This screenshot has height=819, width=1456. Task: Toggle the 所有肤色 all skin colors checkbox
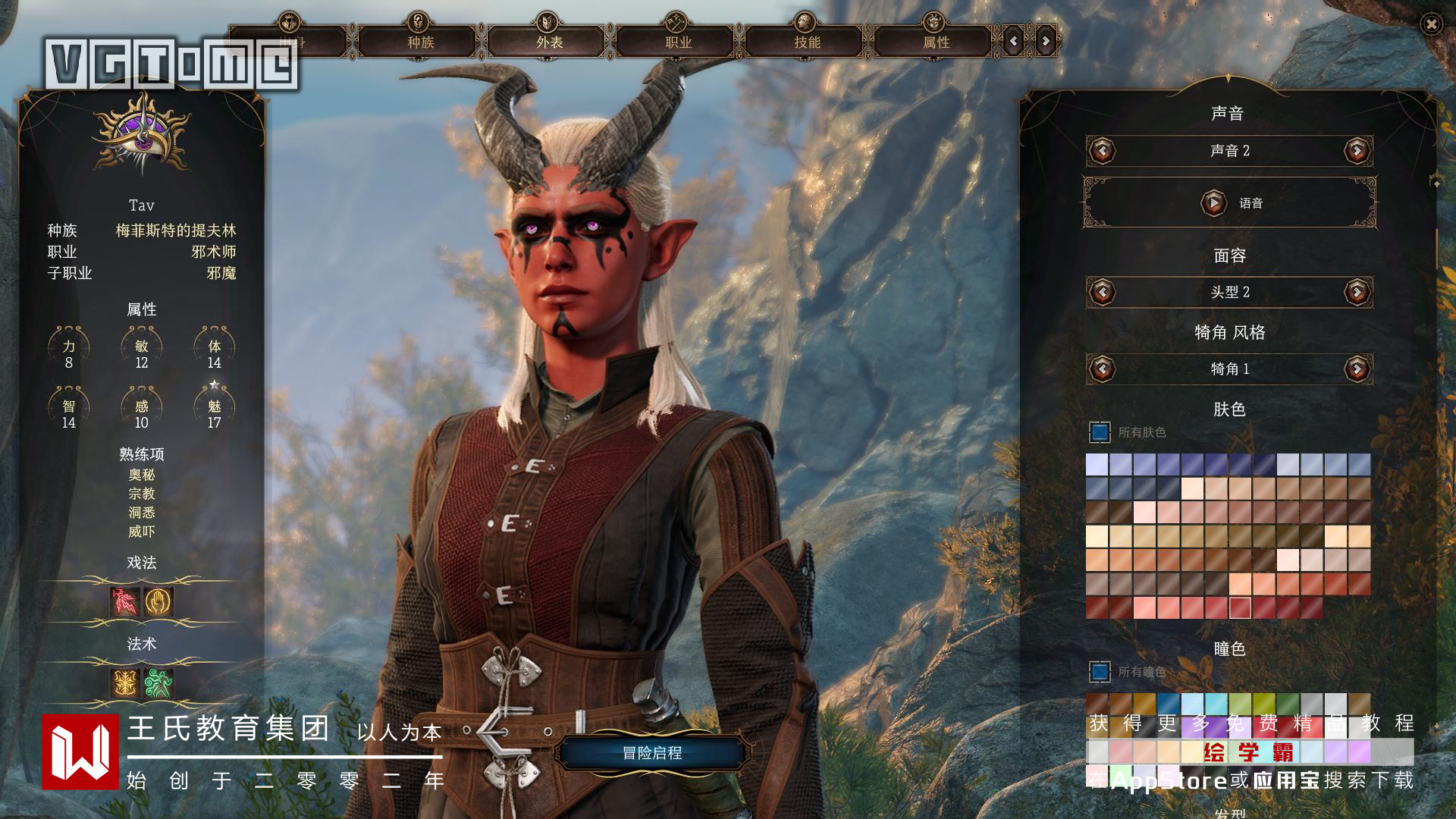[1100, 432]
